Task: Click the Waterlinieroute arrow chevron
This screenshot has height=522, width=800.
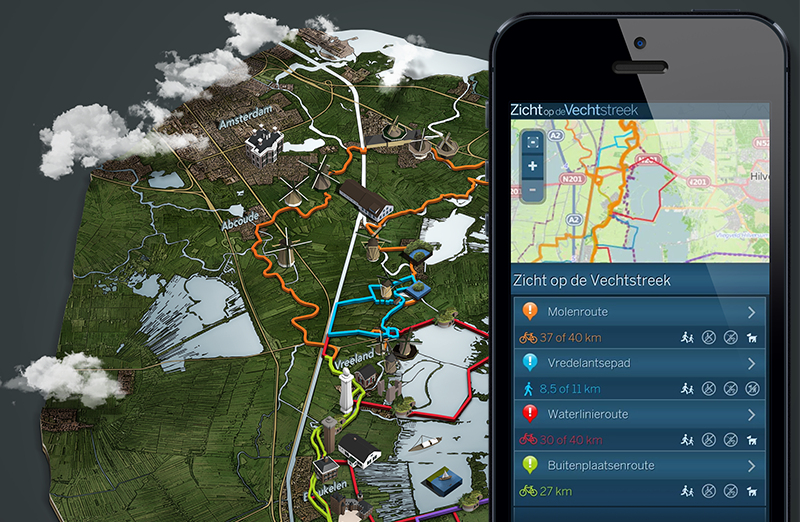Action: pyautogui.click(x=752, y=414)
